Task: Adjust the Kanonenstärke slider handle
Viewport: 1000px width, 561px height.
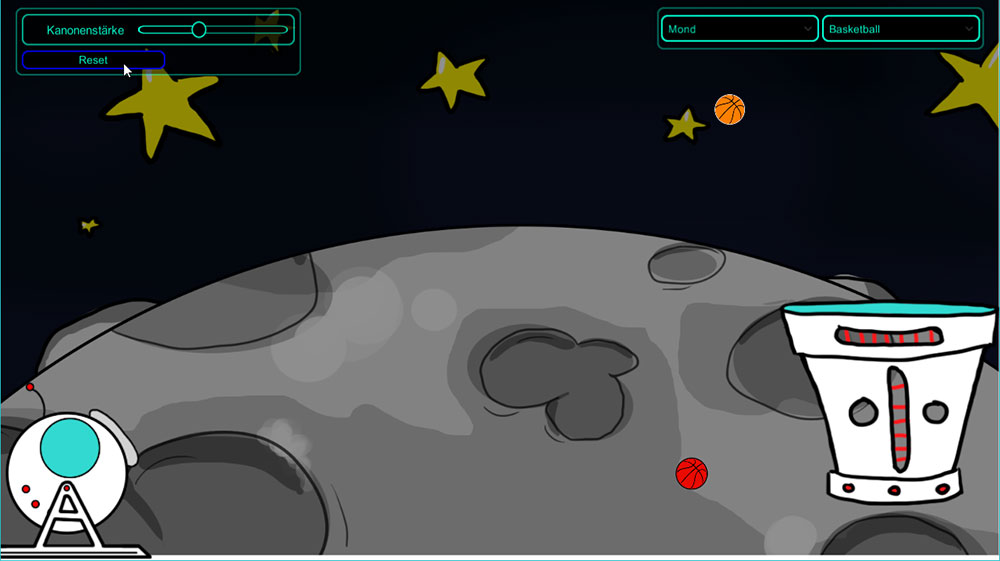Action: pos(199,30)
